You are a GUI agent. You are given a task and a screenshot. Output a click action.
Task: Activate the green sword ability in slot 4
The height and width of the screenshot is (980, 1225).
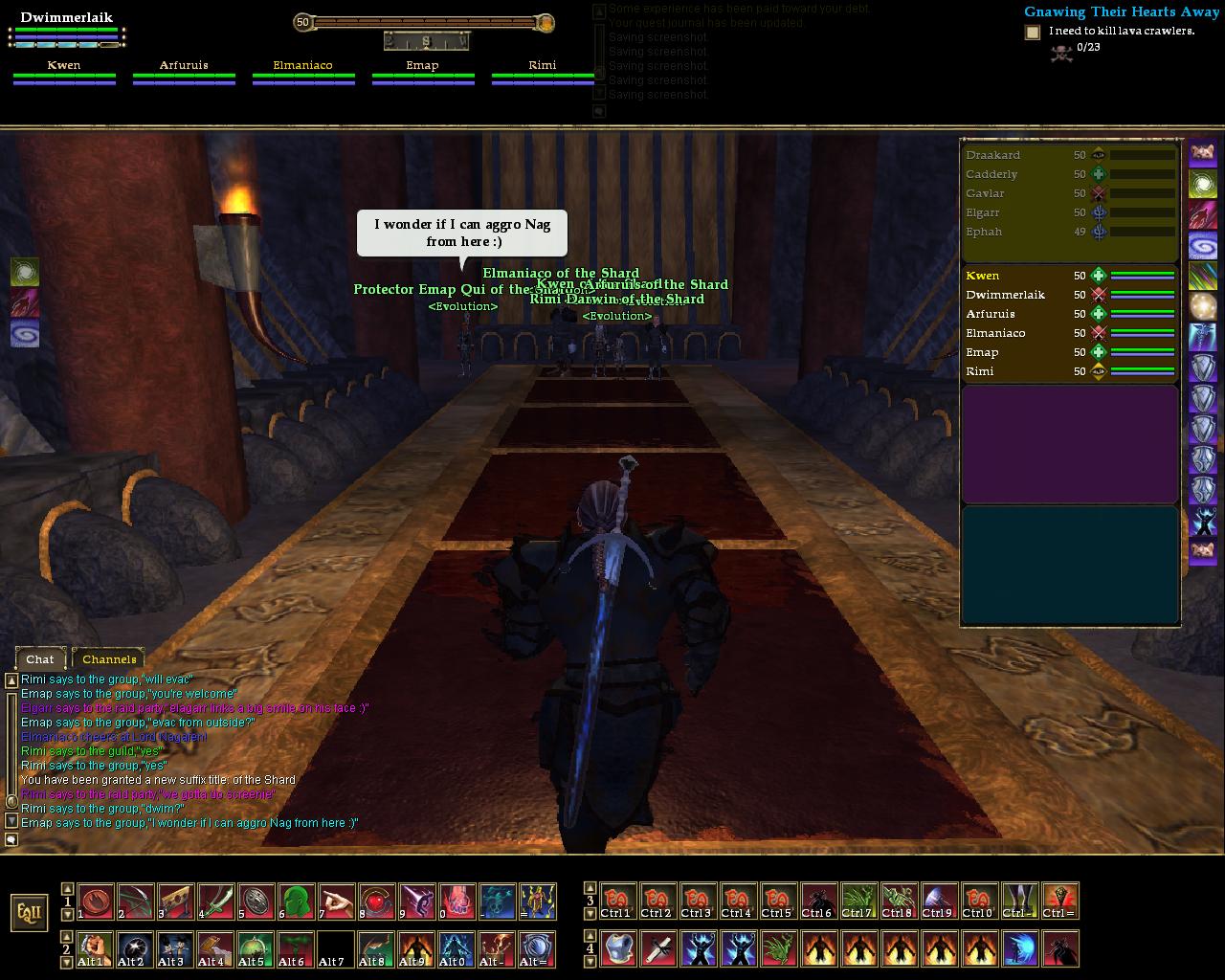pos(216,901)
